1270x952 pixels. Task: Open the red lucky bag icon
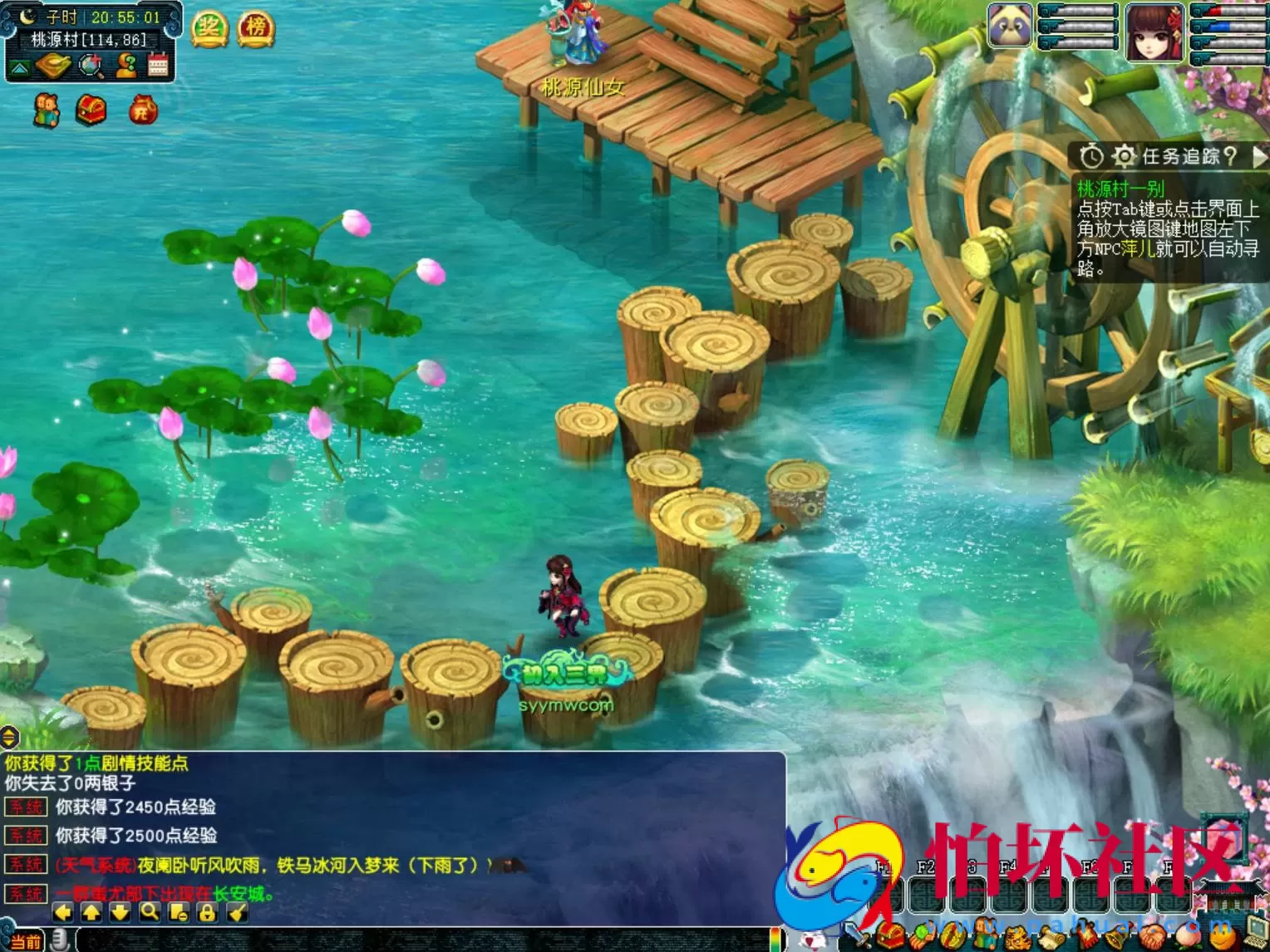tap(143, 110)
